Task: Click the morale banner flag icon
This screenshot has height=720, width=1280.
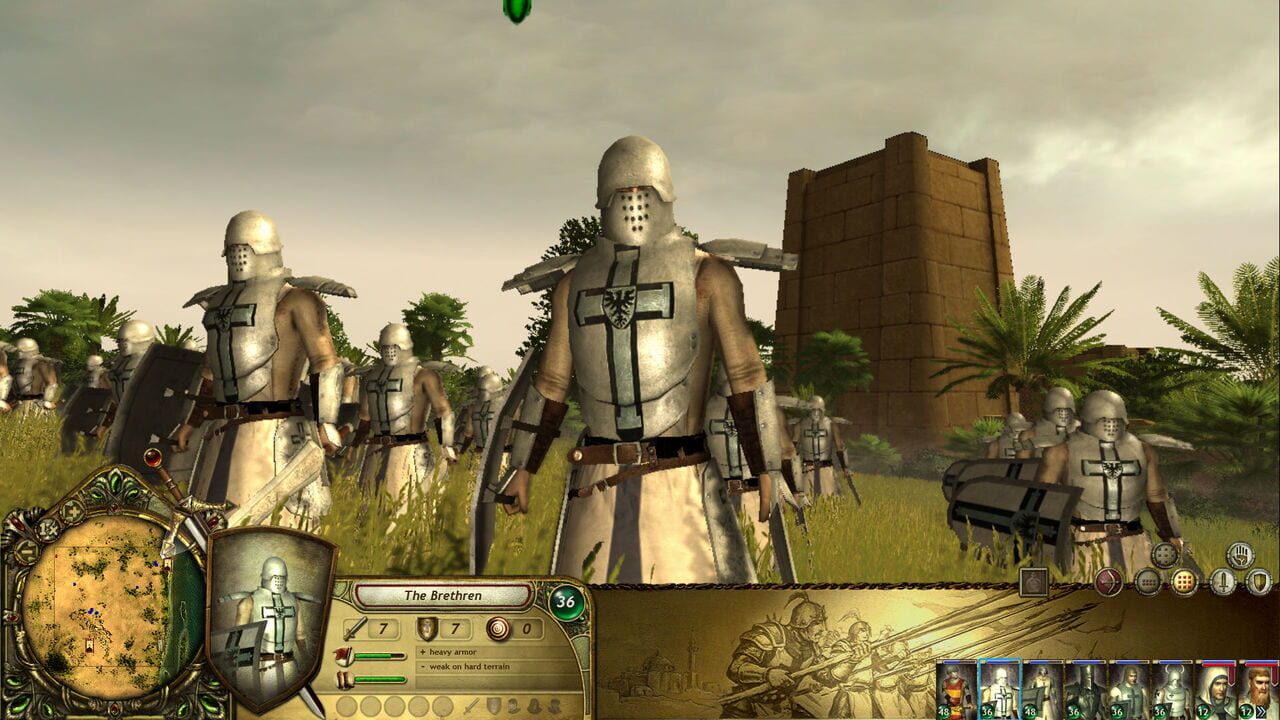Action: tap(344, 655)
